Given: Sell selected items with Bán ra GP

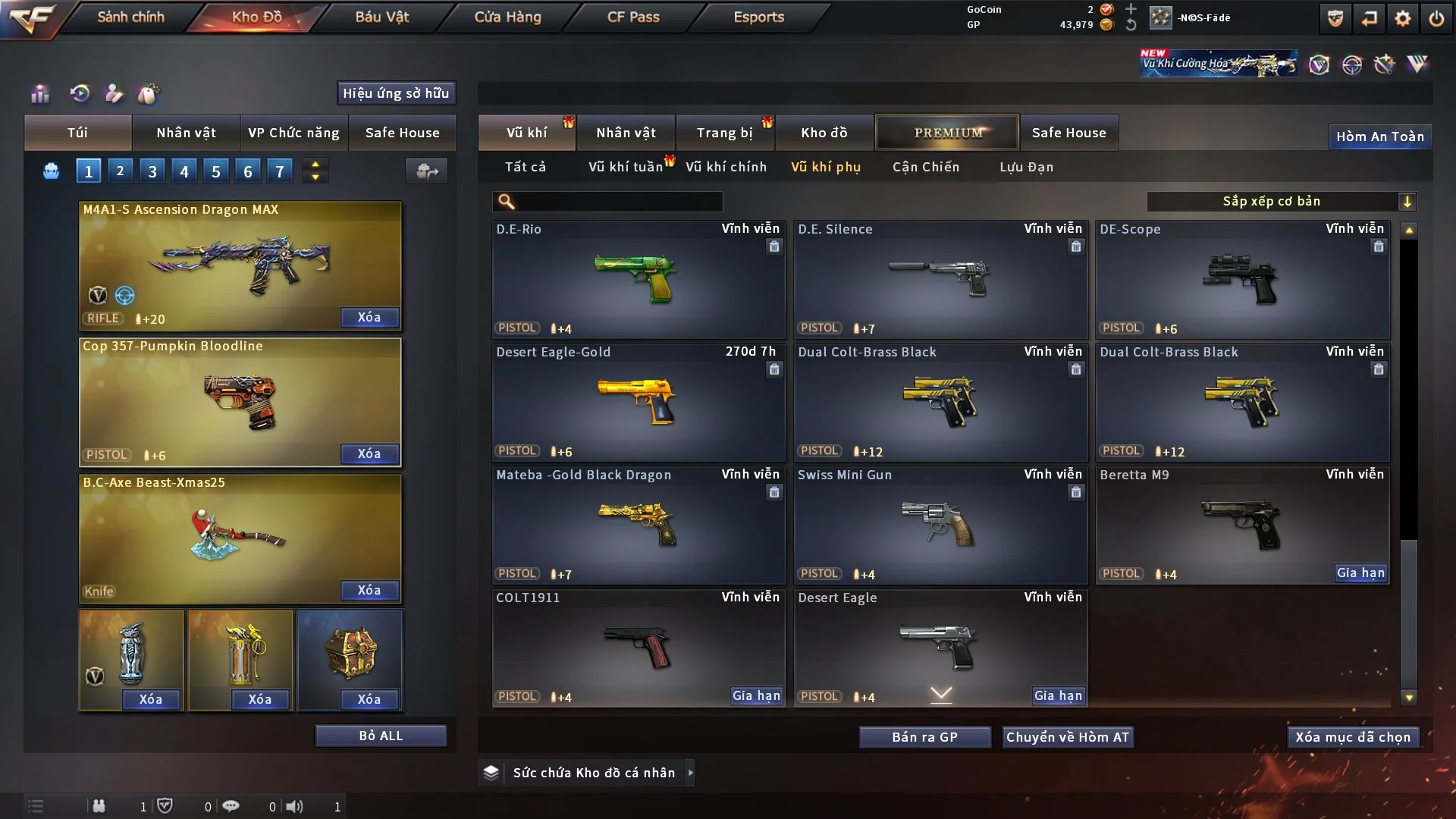Looking at the screenshot, I should [924, 737].
